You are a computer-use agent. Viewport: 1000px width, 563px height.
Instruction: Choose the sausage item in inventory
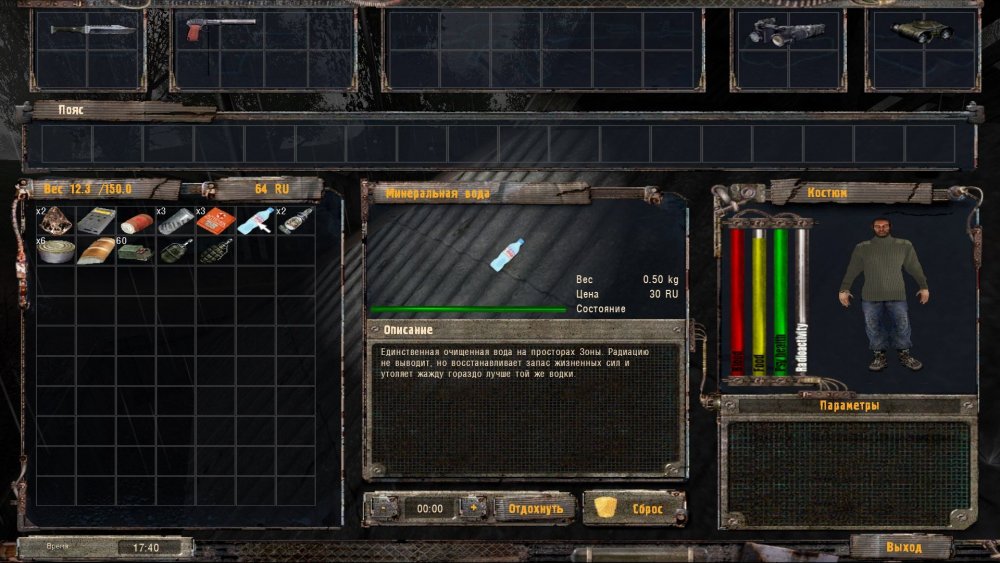pos(134,221)
